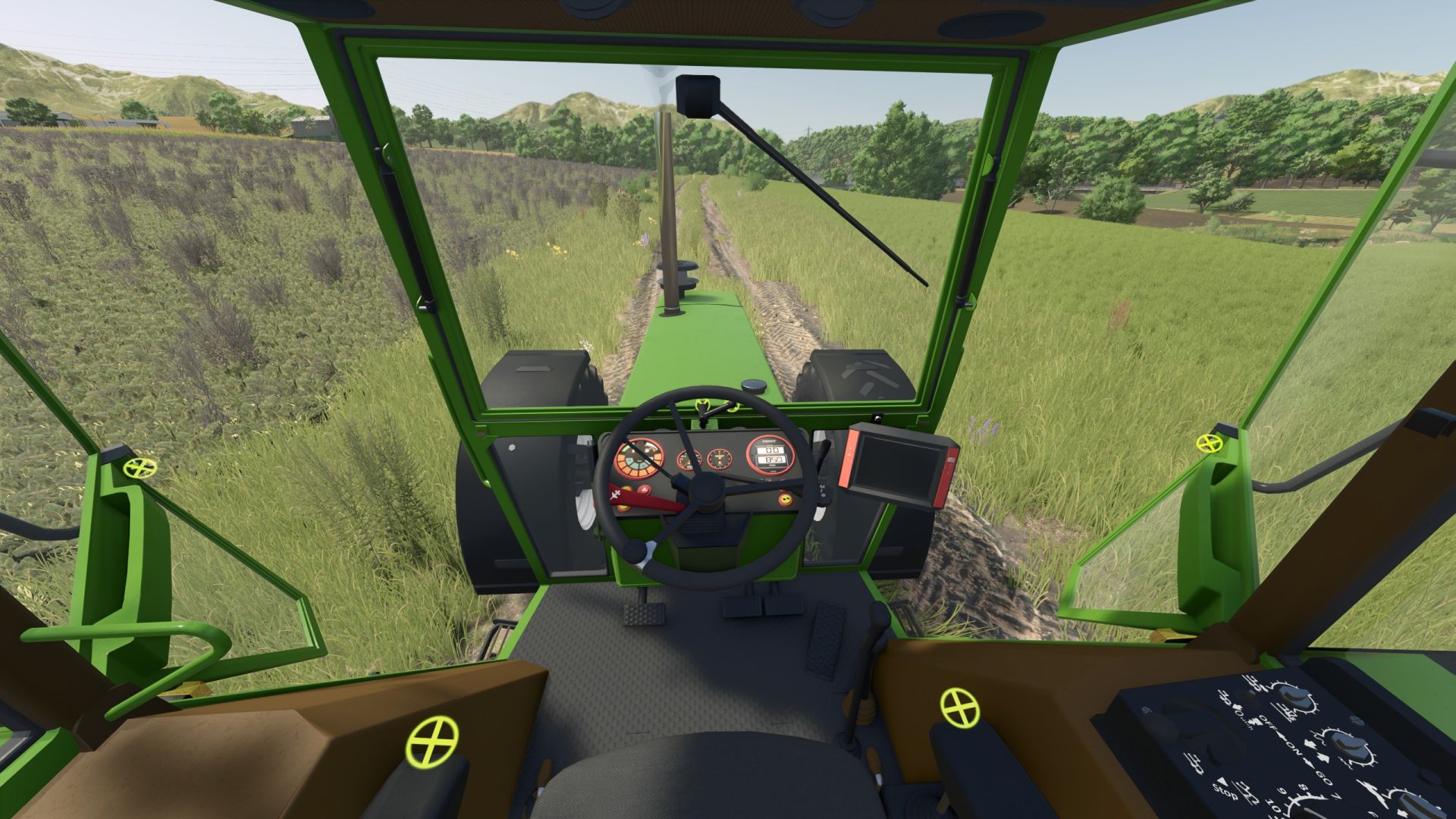The height and width of the screenshot is (819, 1456).
Task: Trigger the yellow crosshair marker above the right armrest
Action: (959, 708)
